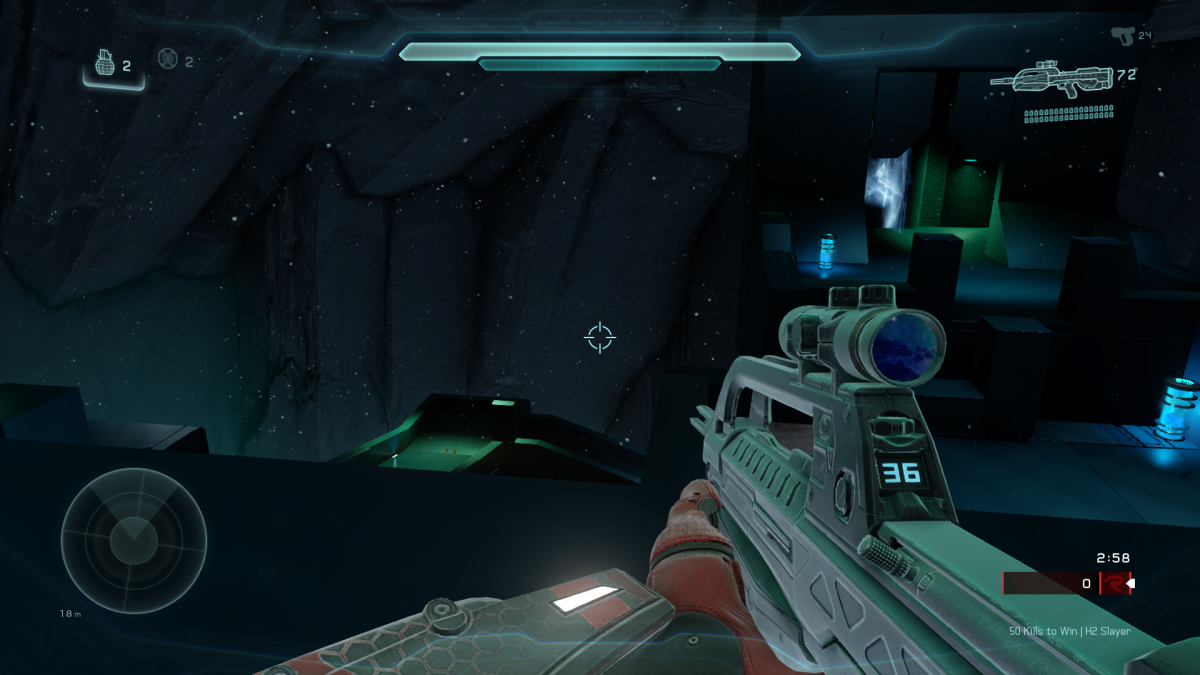The width and height of the screenshot is (1200, 675).
Task: Click the secondary pistol icon
Action: click(1122, 34)
